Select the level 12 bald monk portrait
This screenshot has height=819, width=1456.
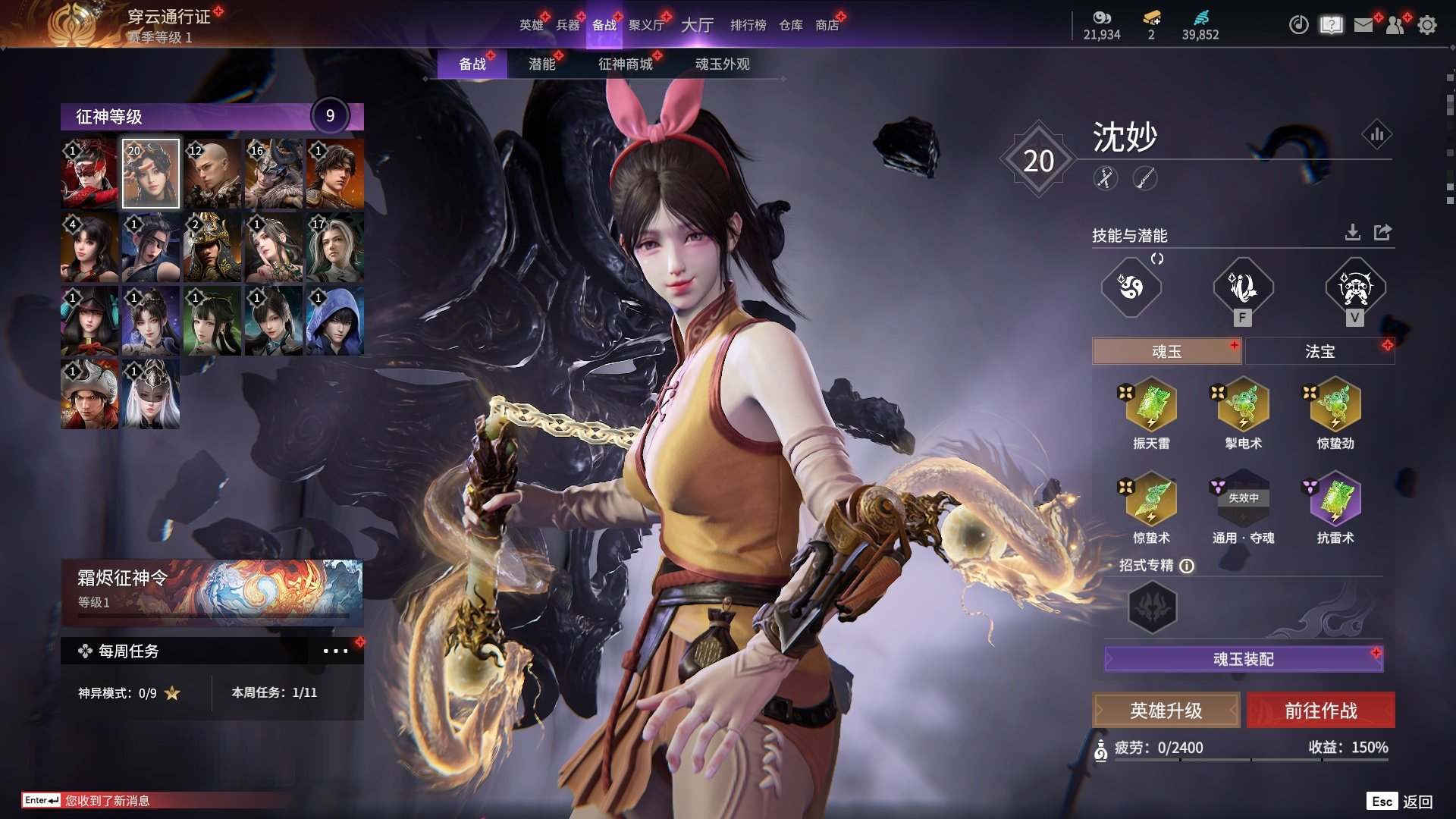(x=212, y=174)
